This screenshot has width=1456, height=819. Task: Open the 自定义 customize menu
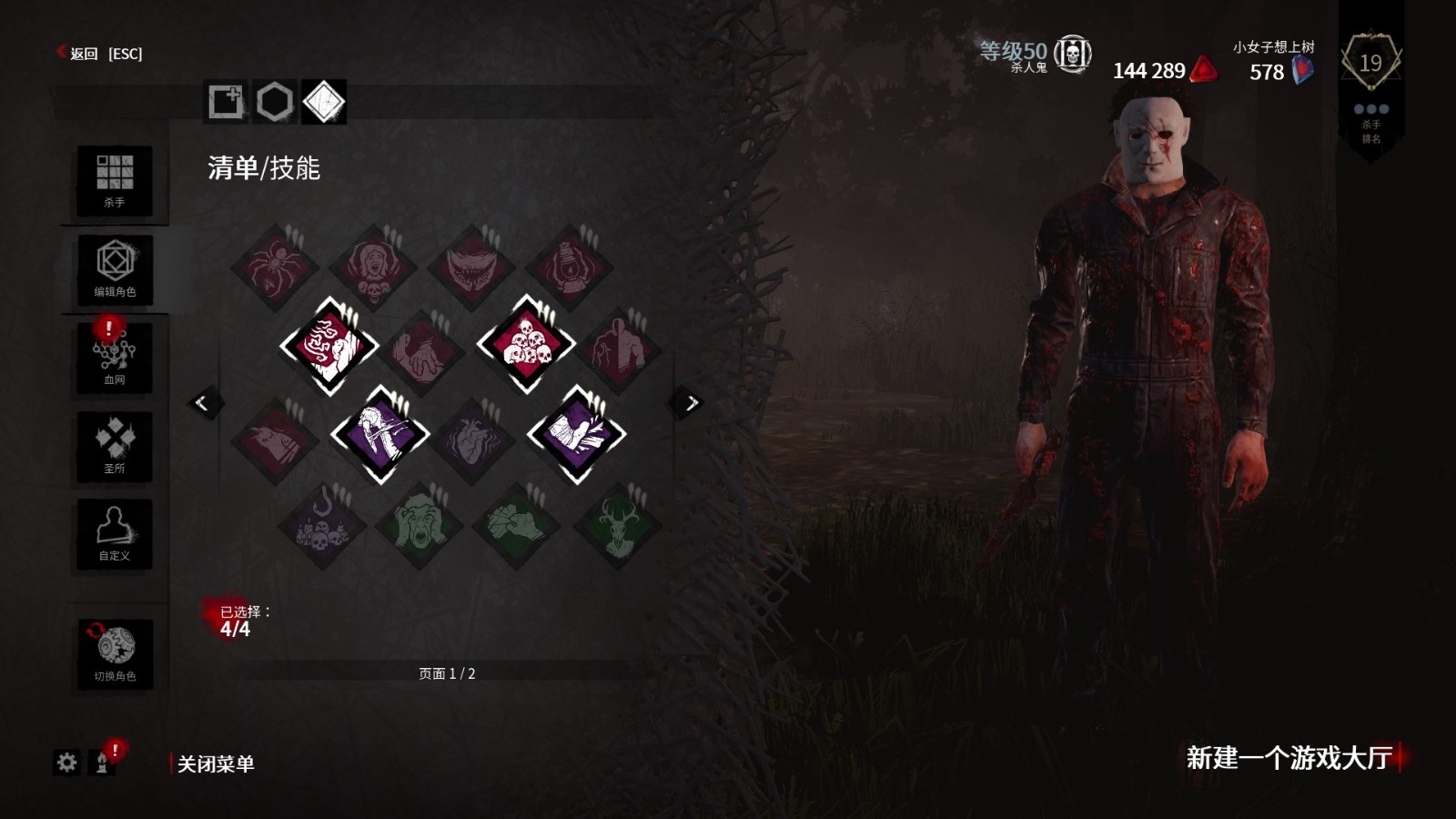[115, 534]
